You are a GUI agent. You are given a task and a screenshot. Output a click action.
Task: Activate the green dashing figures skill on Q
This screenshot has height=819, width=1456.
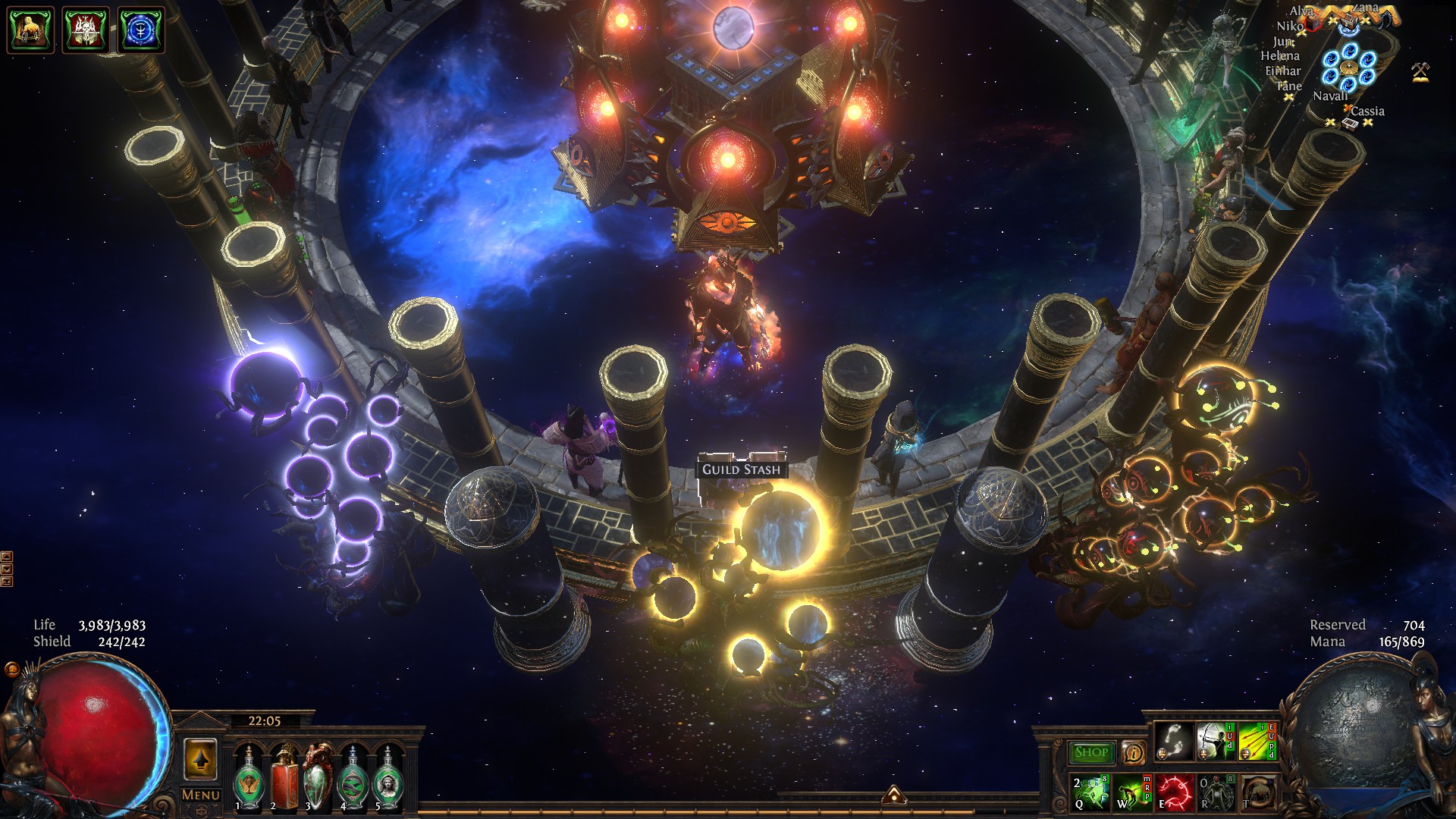tap(1090, 792)
